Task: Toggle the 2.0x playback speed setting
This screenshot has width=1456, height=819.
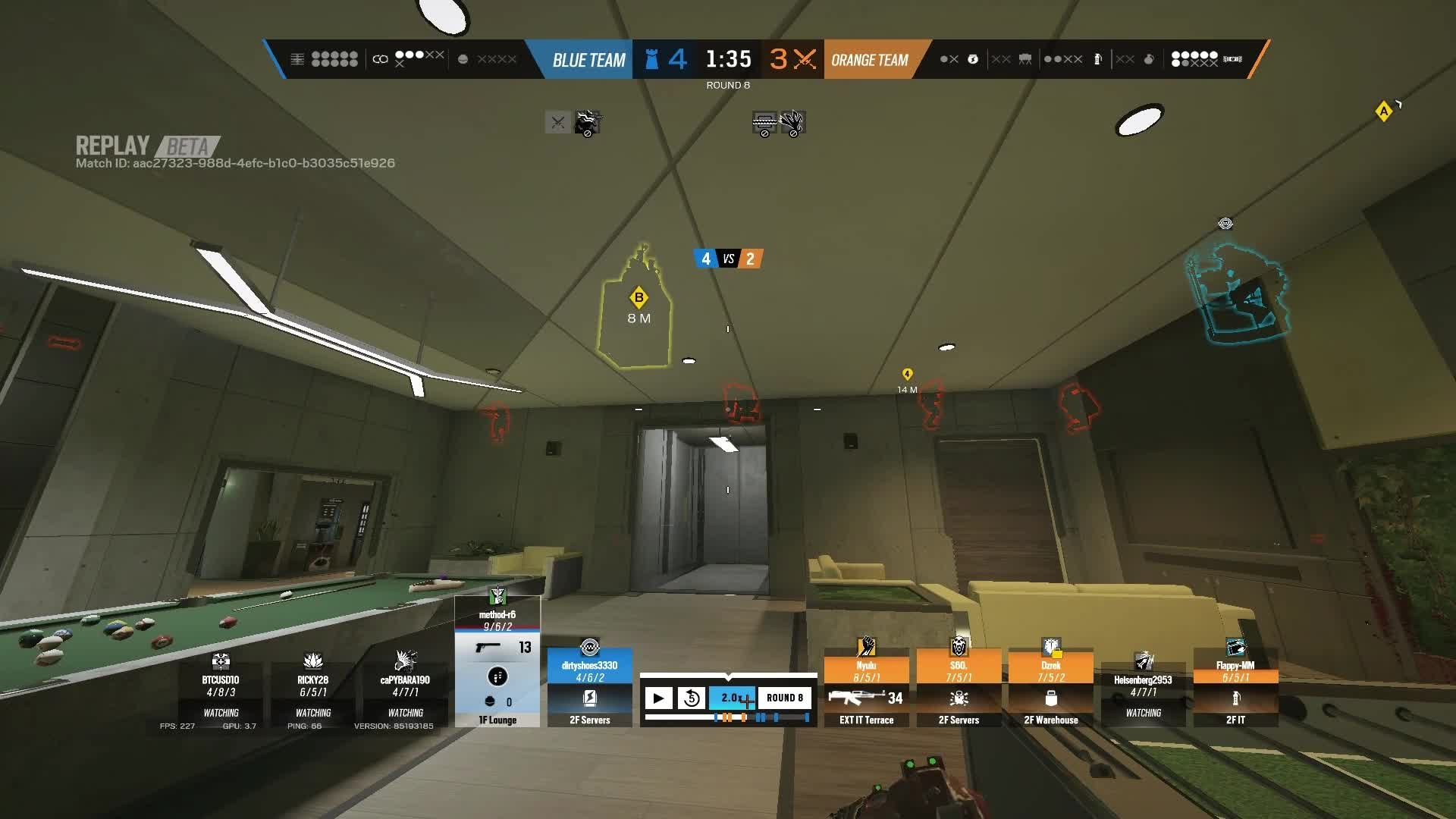Action: click(731, 698)
